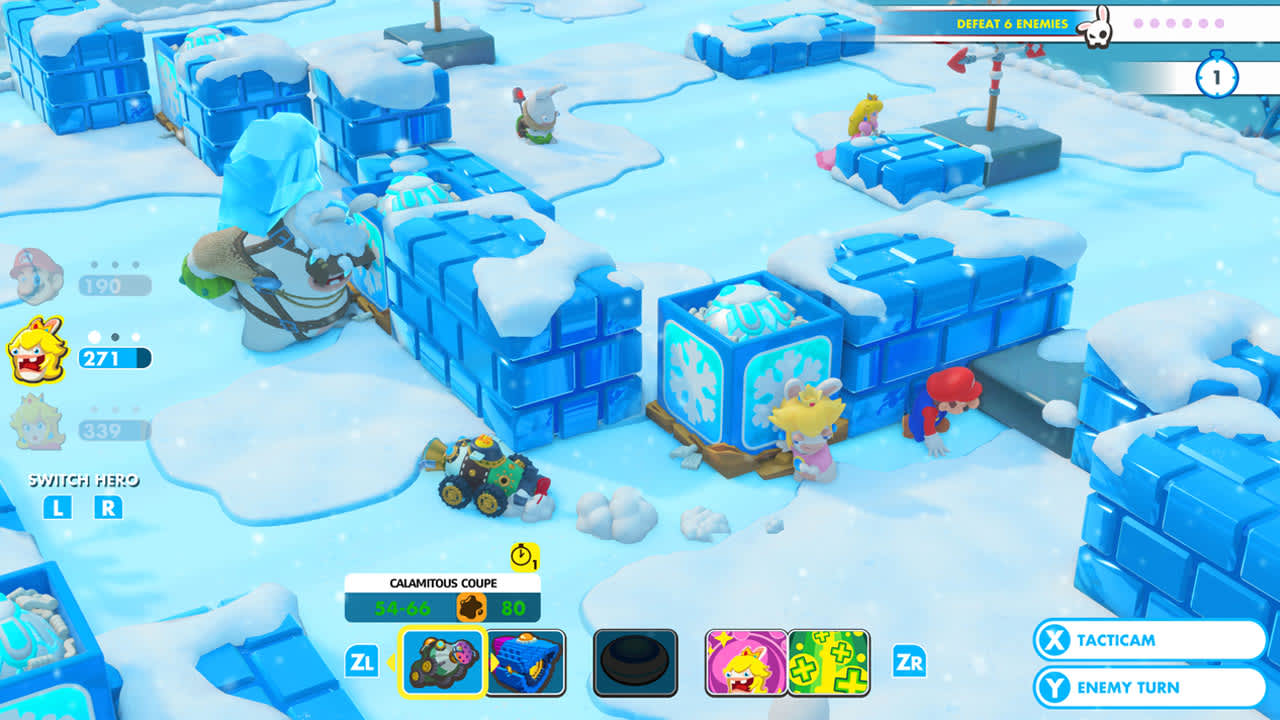The image size is (1280, 720).
Task: Activate the TACTICAM button
Action: [1149, 642]
